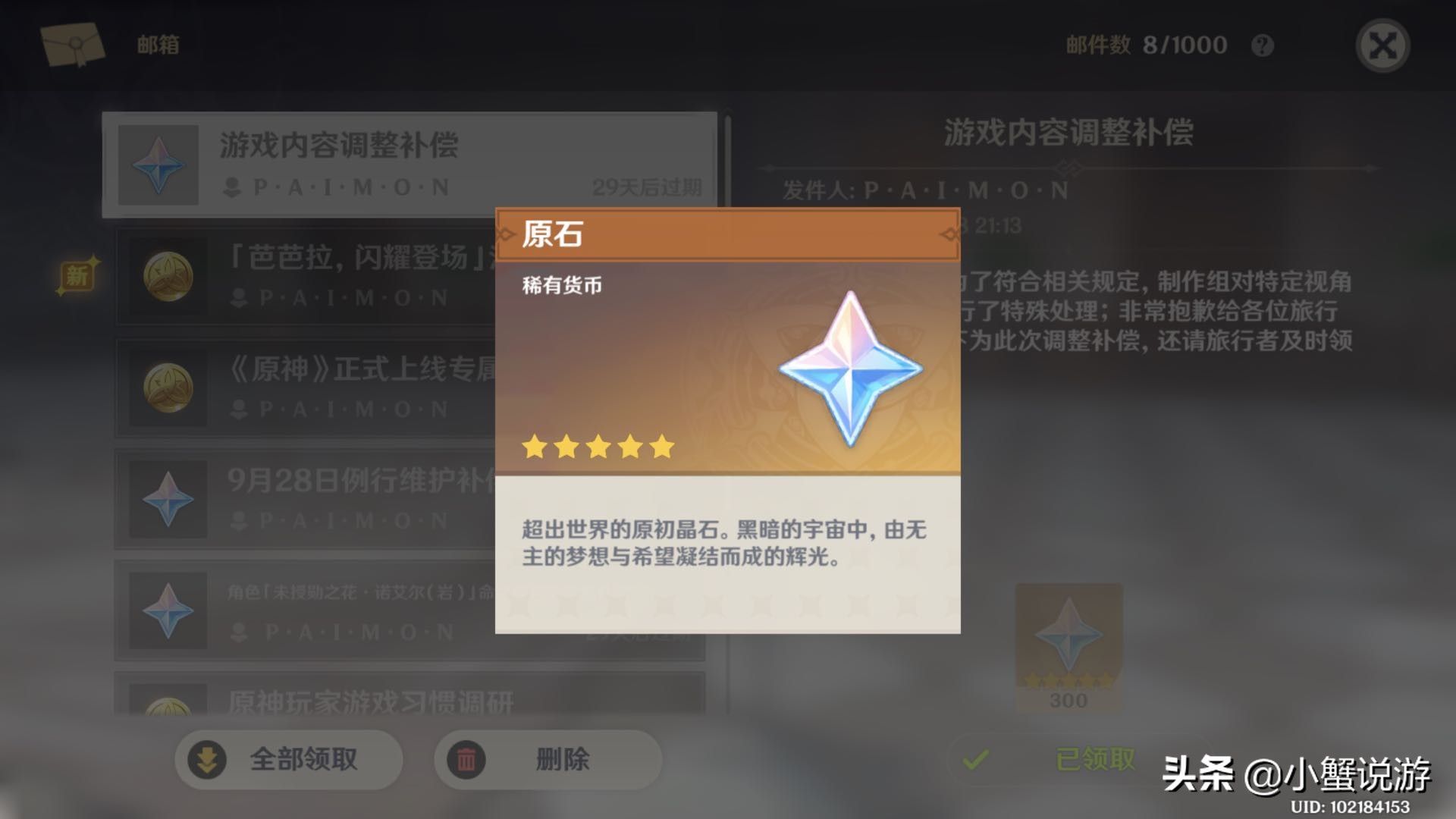Click the download arrow icon on 全部领取 button
Image resolution: width=1456 pixels, height=819 pixels.
click(x=206, y=758)
